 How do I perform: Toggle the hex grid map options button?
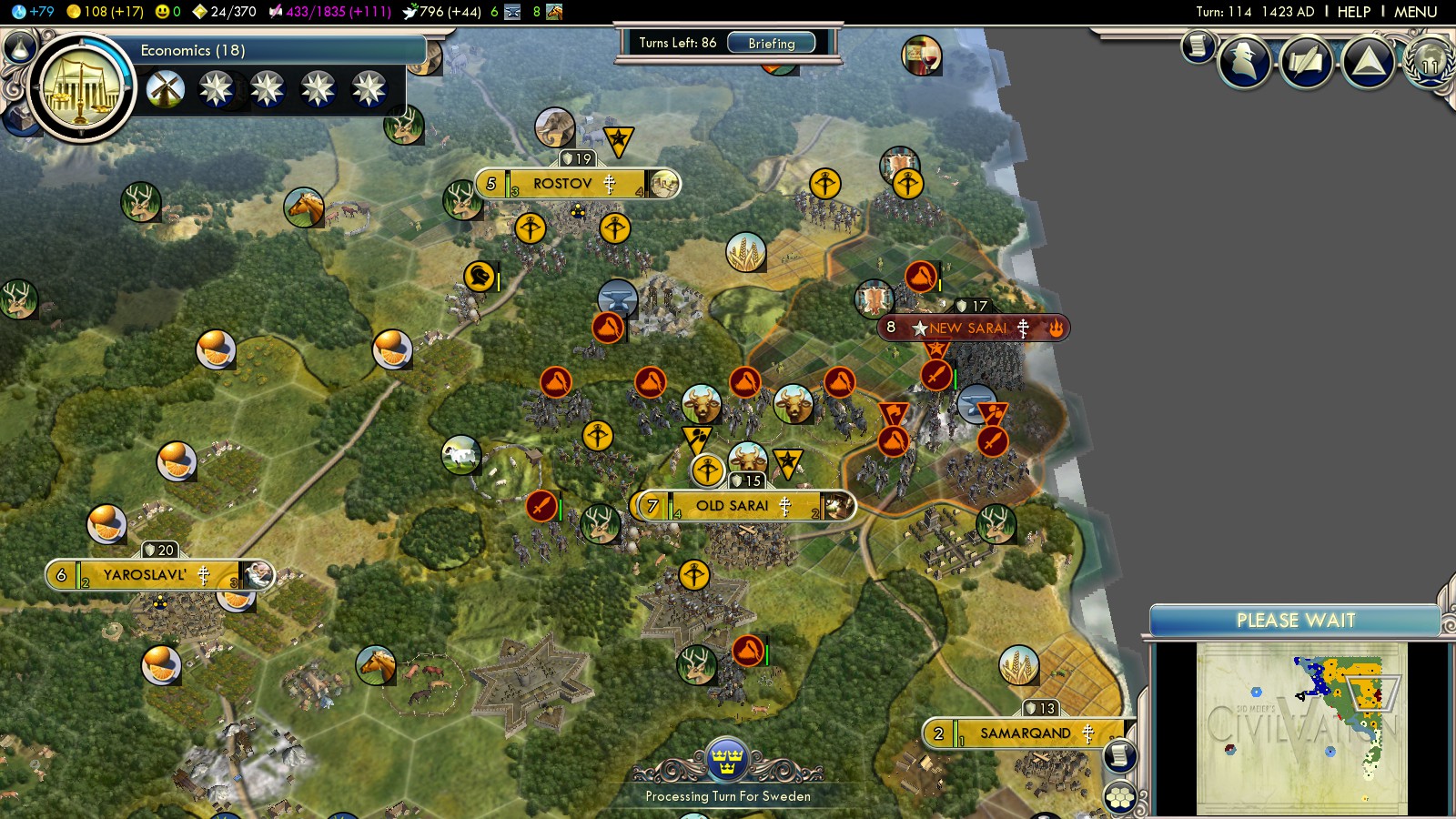coord(1119,797)
